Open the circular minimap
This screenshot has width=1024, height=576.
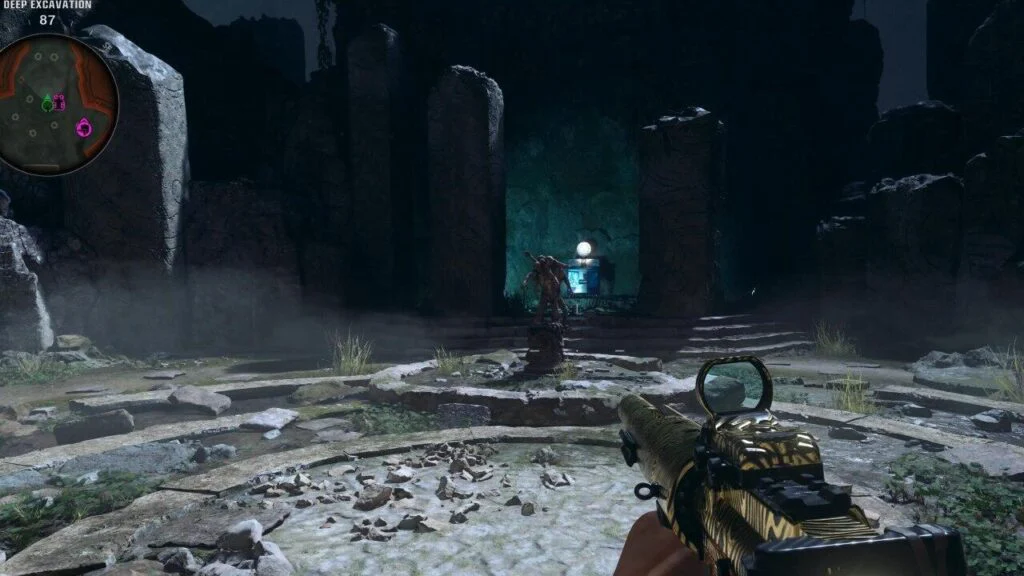(58, 104)
